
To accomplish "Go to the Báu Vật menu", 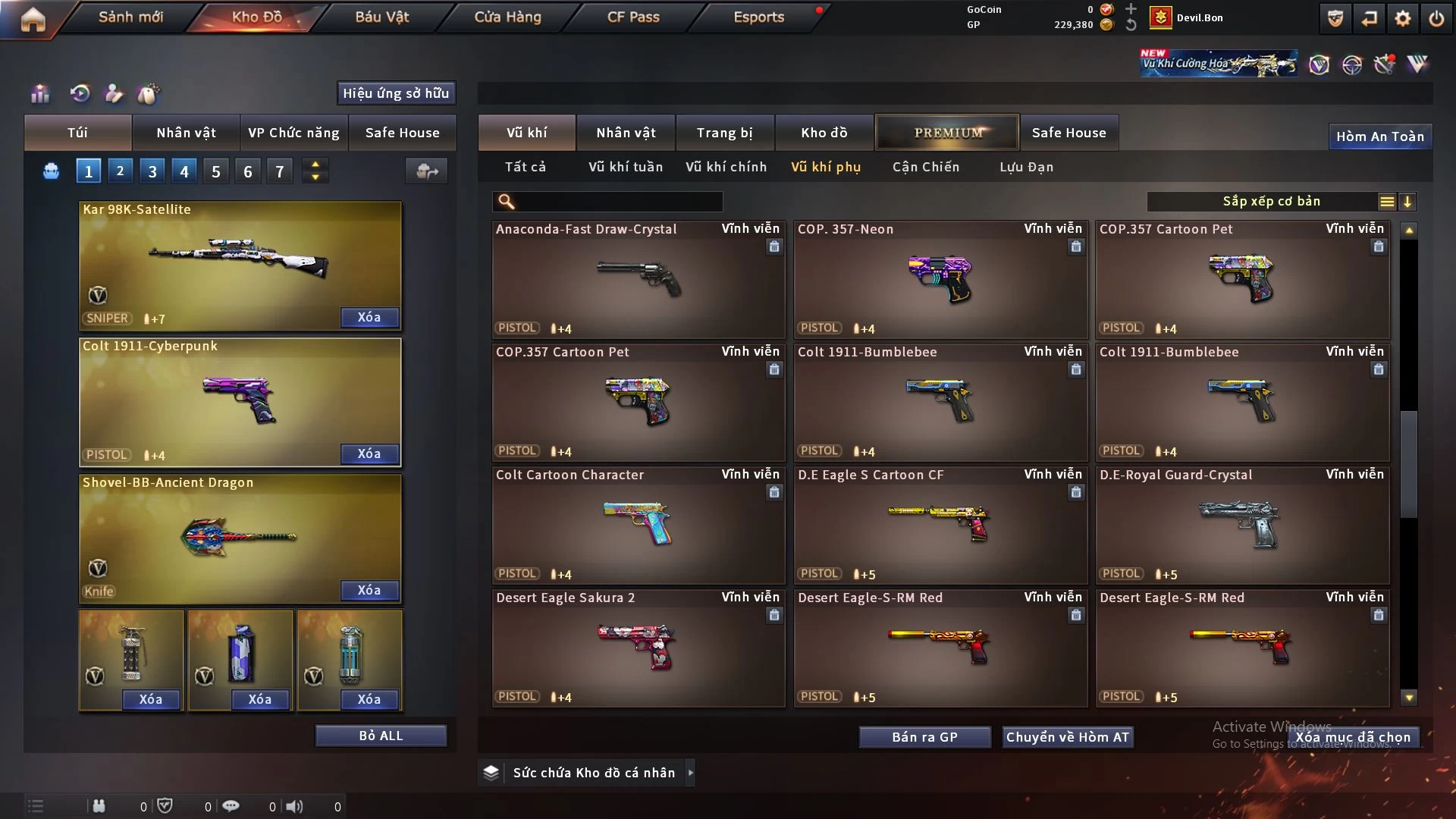I will 381,17.
